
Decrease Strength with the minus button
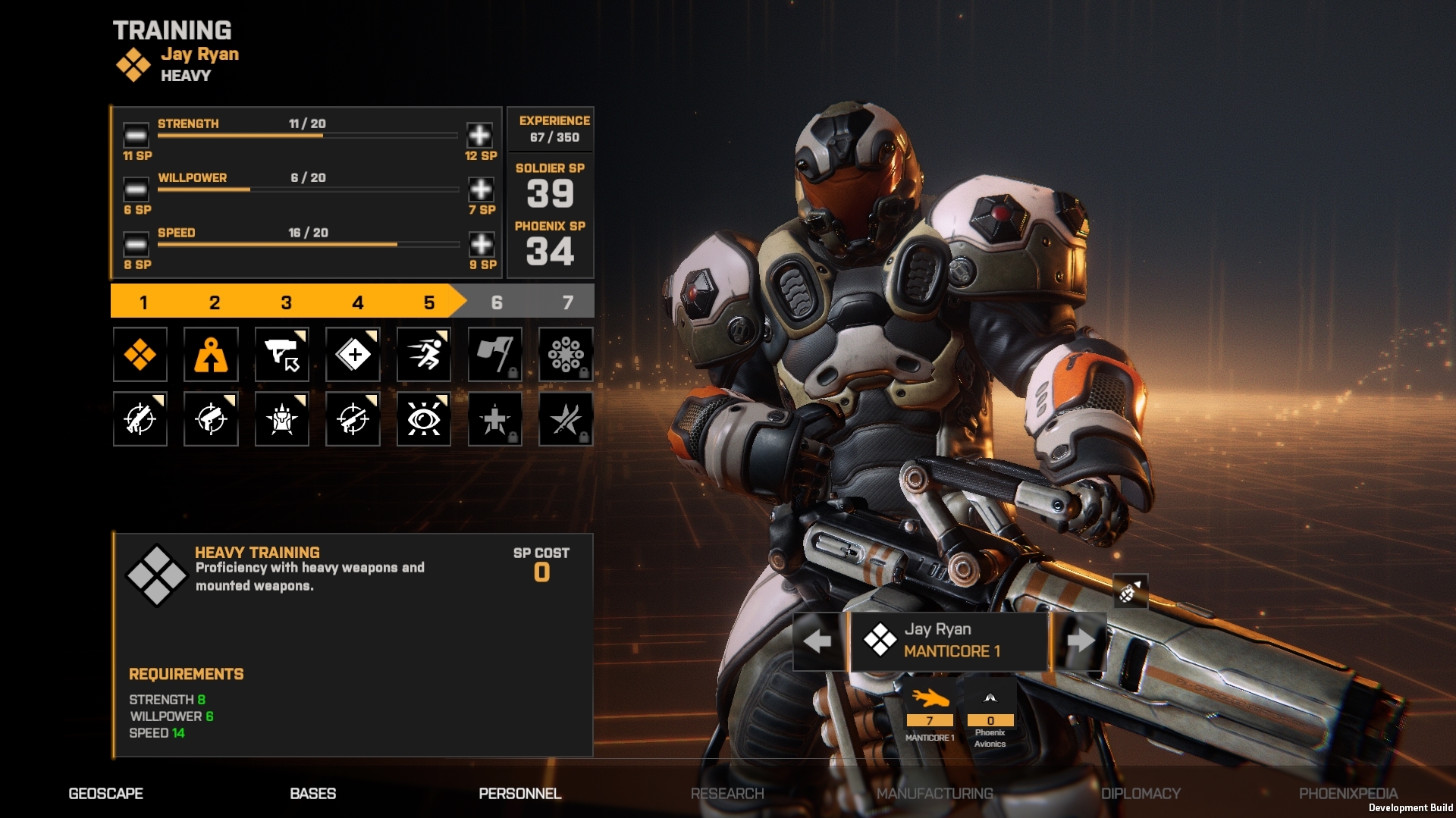click(136, 136)
